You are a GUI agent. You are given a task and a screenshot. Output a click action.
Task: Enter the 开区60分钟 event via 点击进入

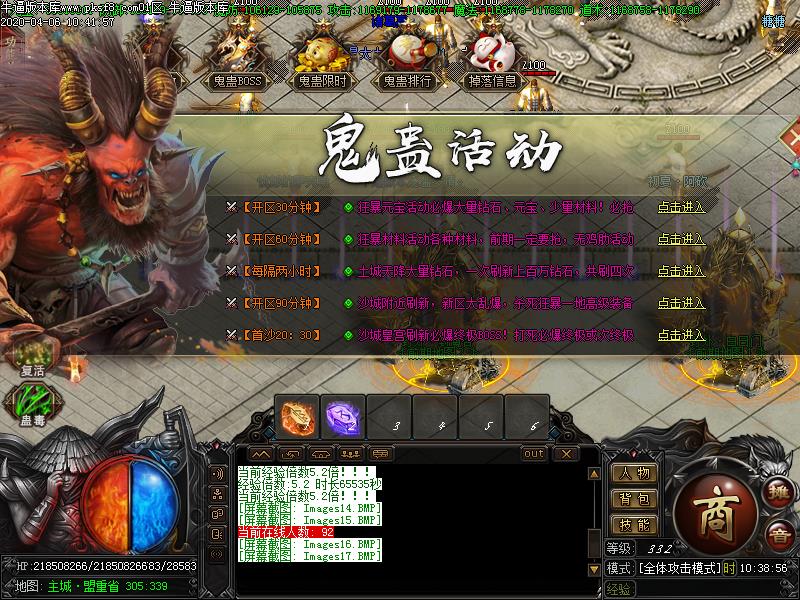tap(681, 240)
